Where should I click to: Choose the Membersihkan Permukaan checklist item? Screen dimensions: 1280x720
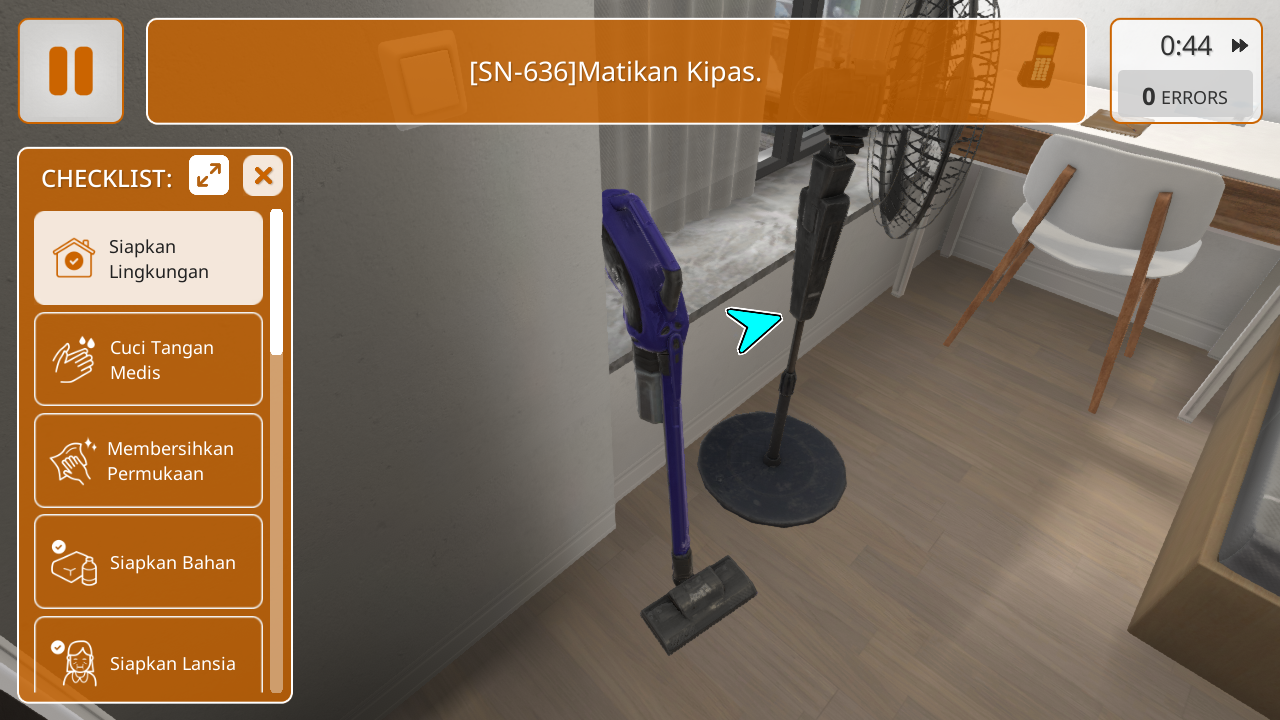(x=149, y=460)
